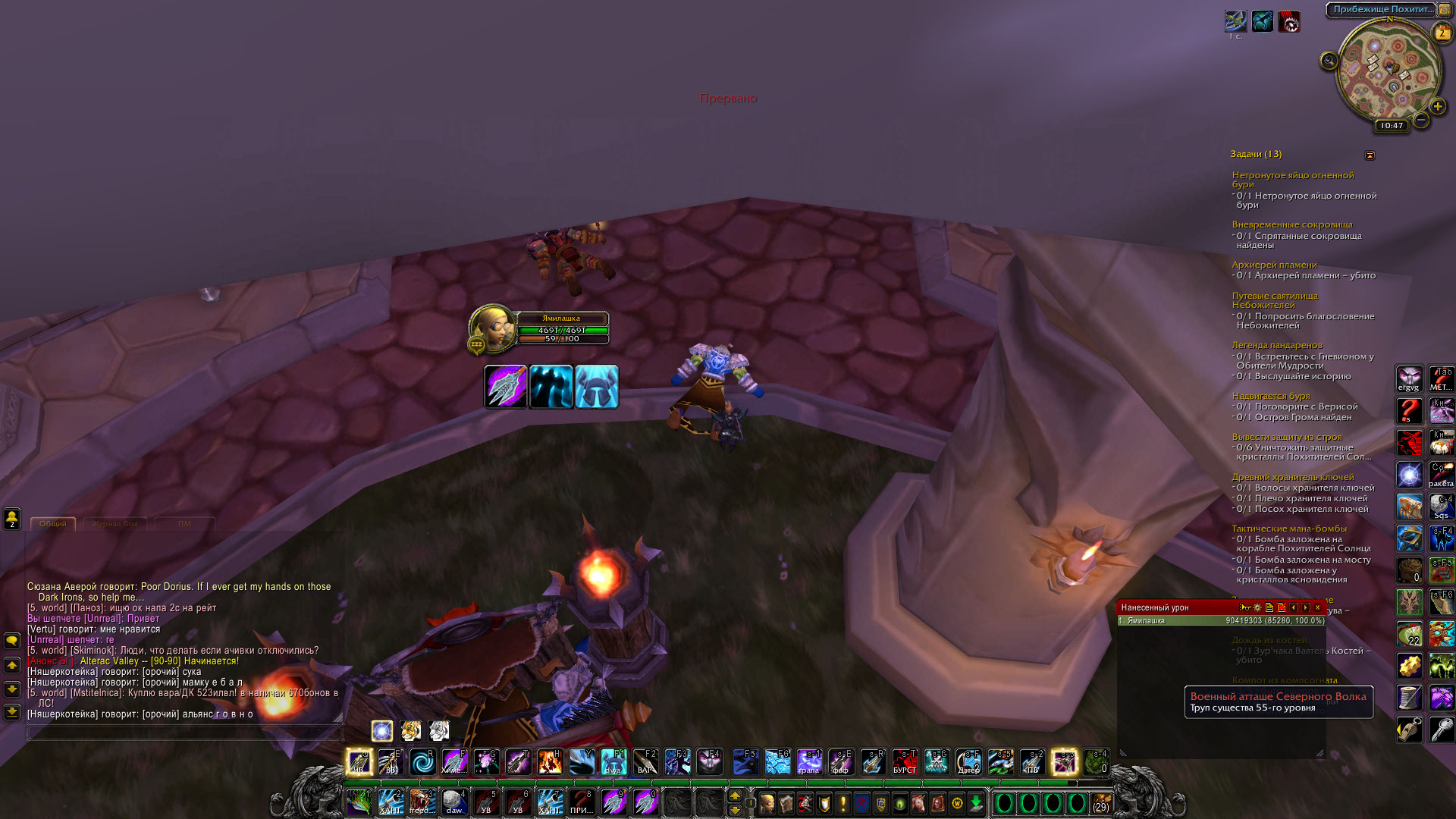Screen dimensions: 1456x819
Task: Switch to the Журнал боя chat tab
Action: (x=115, y=524)
